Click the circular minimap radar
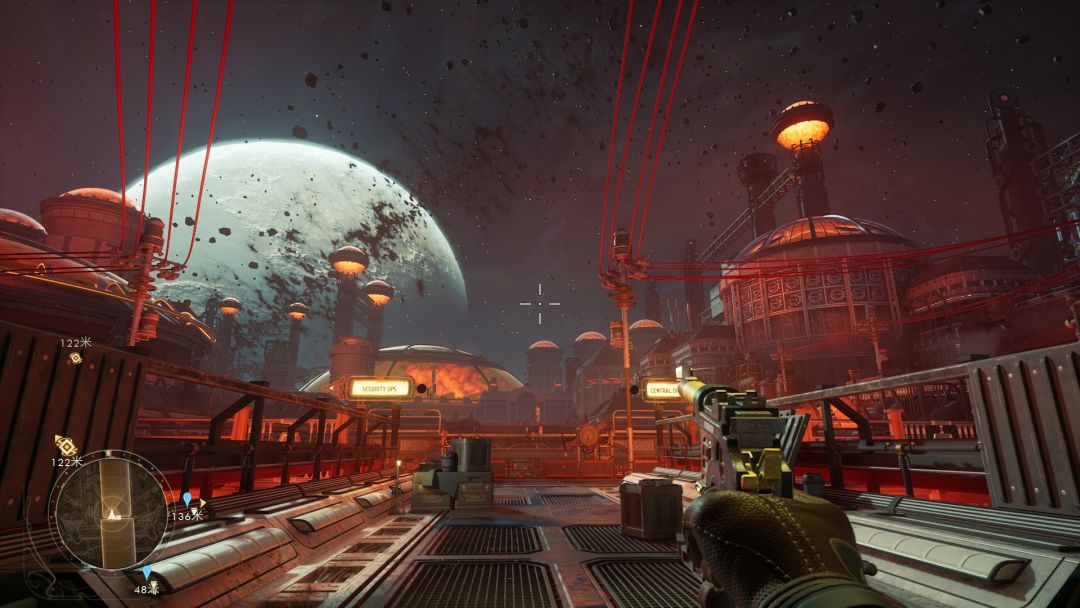 (110, 510)
